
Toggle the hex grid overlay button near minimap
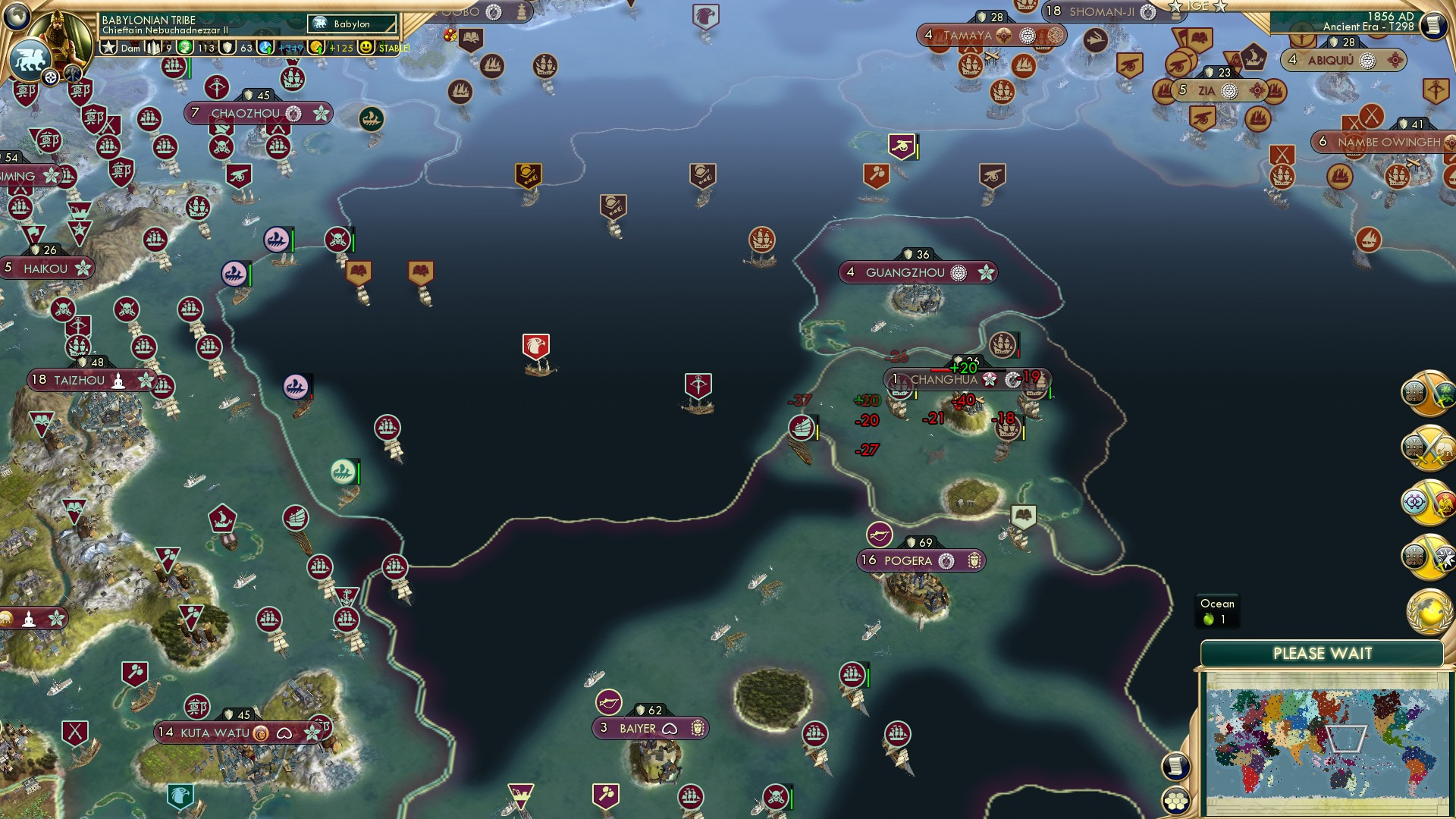pos(1175,802)
